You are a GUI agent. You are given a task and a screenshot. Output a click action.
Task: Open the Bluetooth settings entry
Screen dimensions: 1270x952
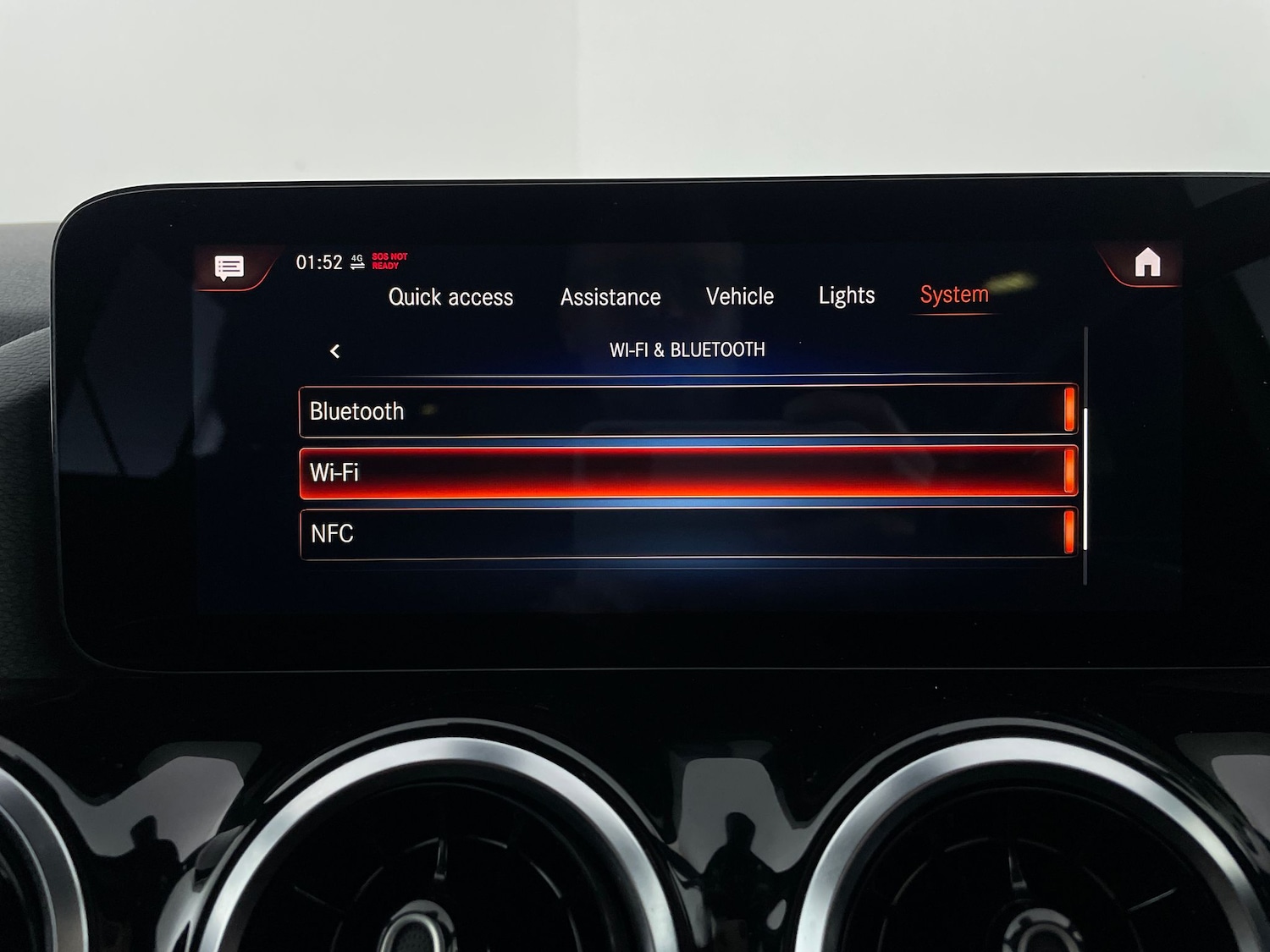(x=686, y=411)
